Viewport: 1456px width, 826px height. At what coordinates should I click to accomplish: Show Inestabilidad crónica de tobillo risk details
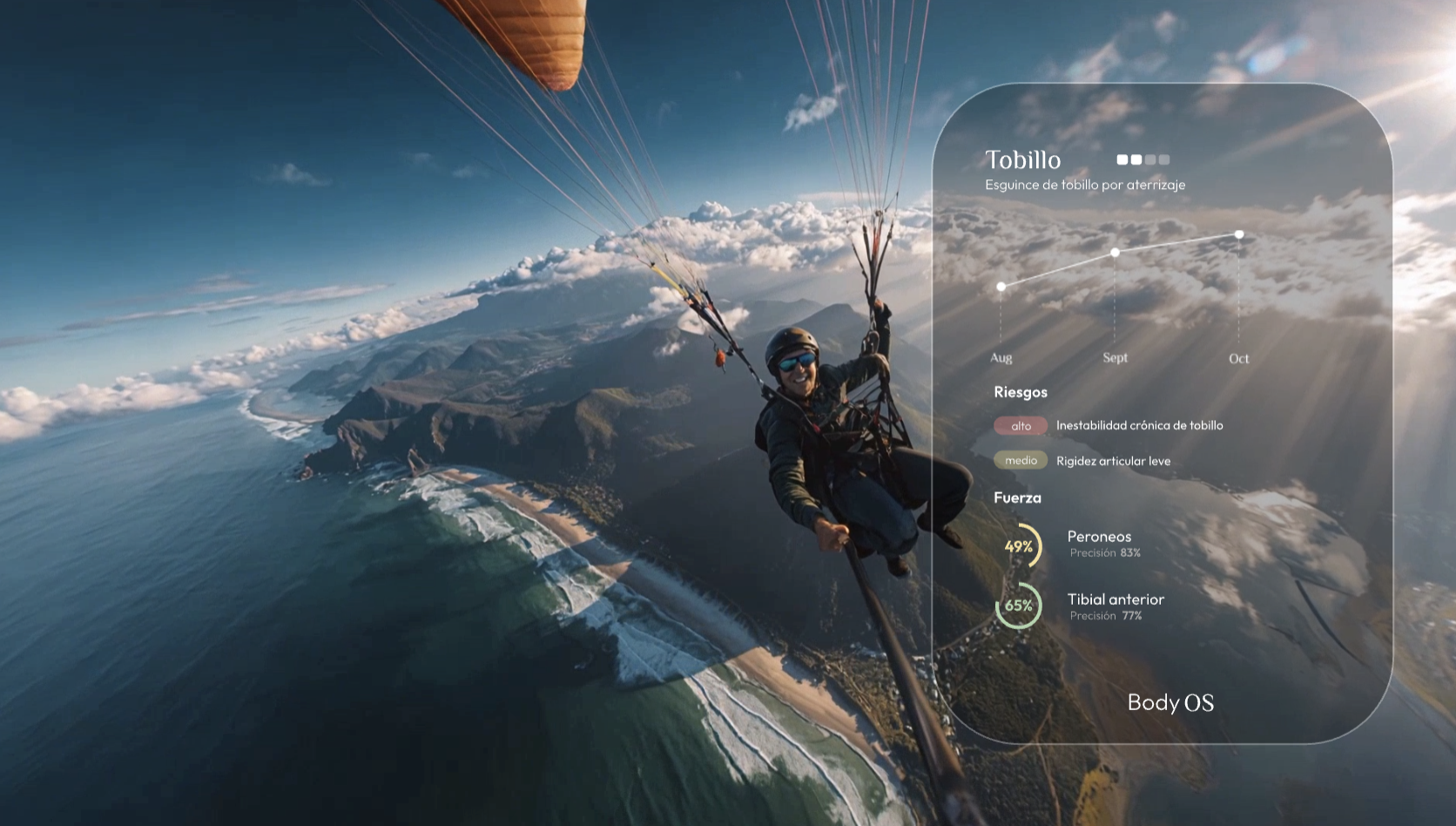tap(1139, 425)
